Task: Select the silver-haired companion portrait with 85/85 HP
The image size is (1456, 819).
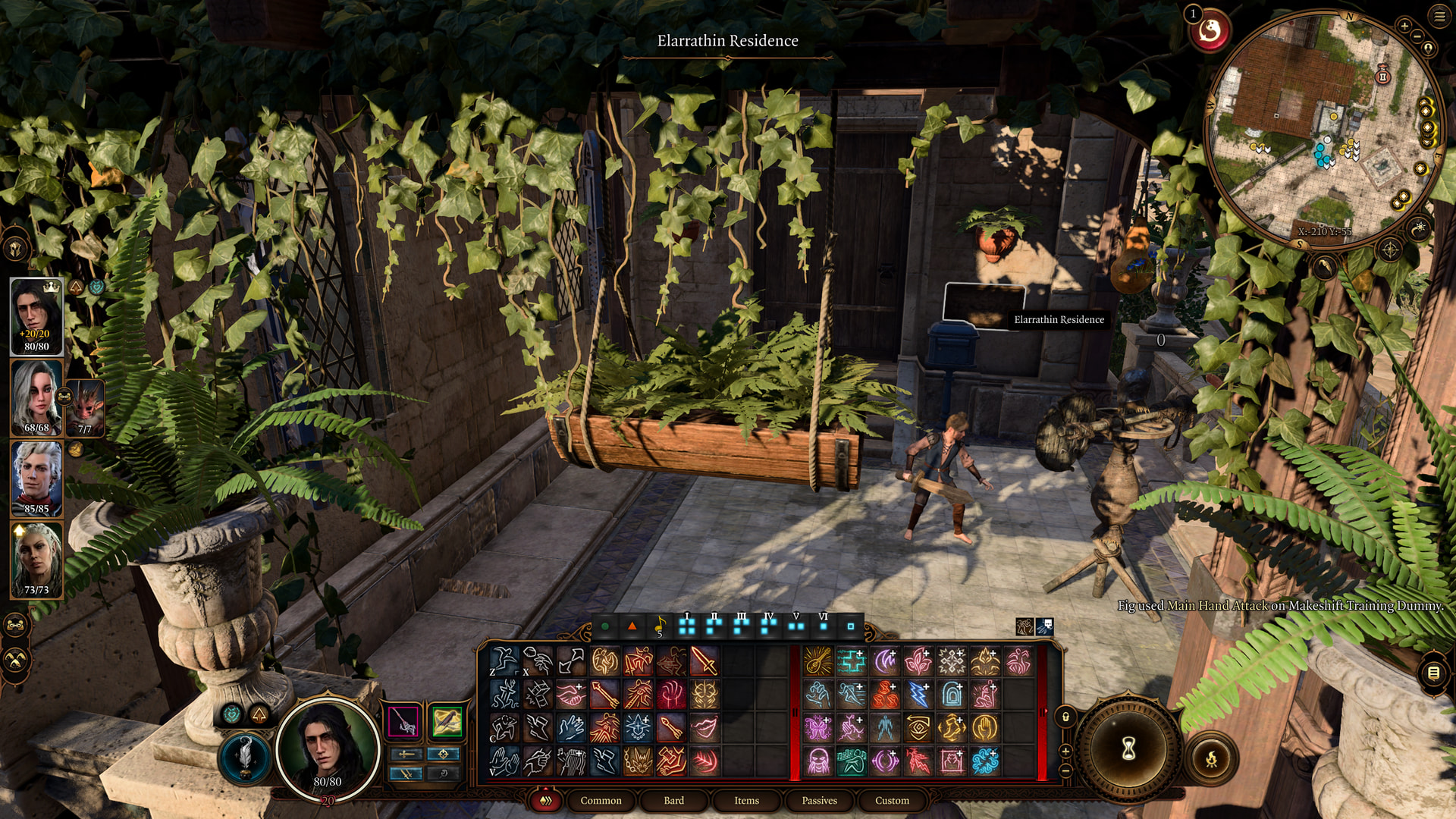Action: click(36, 478)
